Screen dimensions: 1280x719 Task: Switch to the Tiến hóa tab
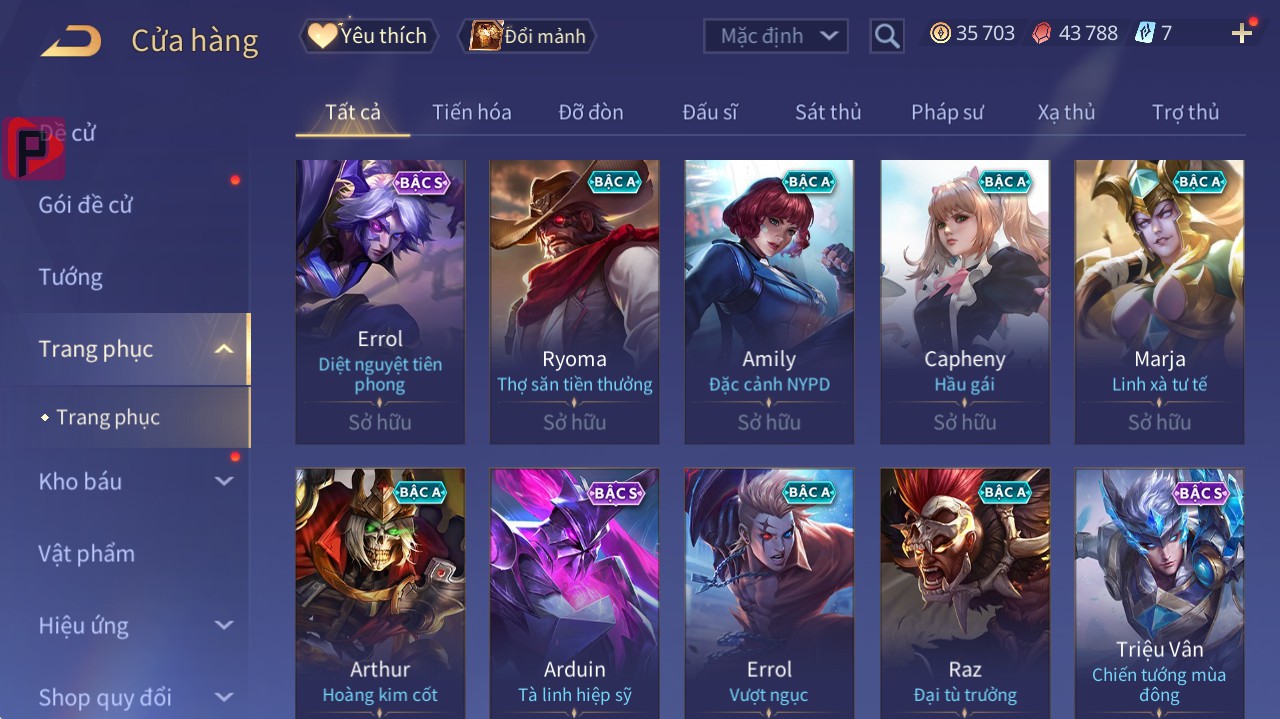[x=471, y=112]
